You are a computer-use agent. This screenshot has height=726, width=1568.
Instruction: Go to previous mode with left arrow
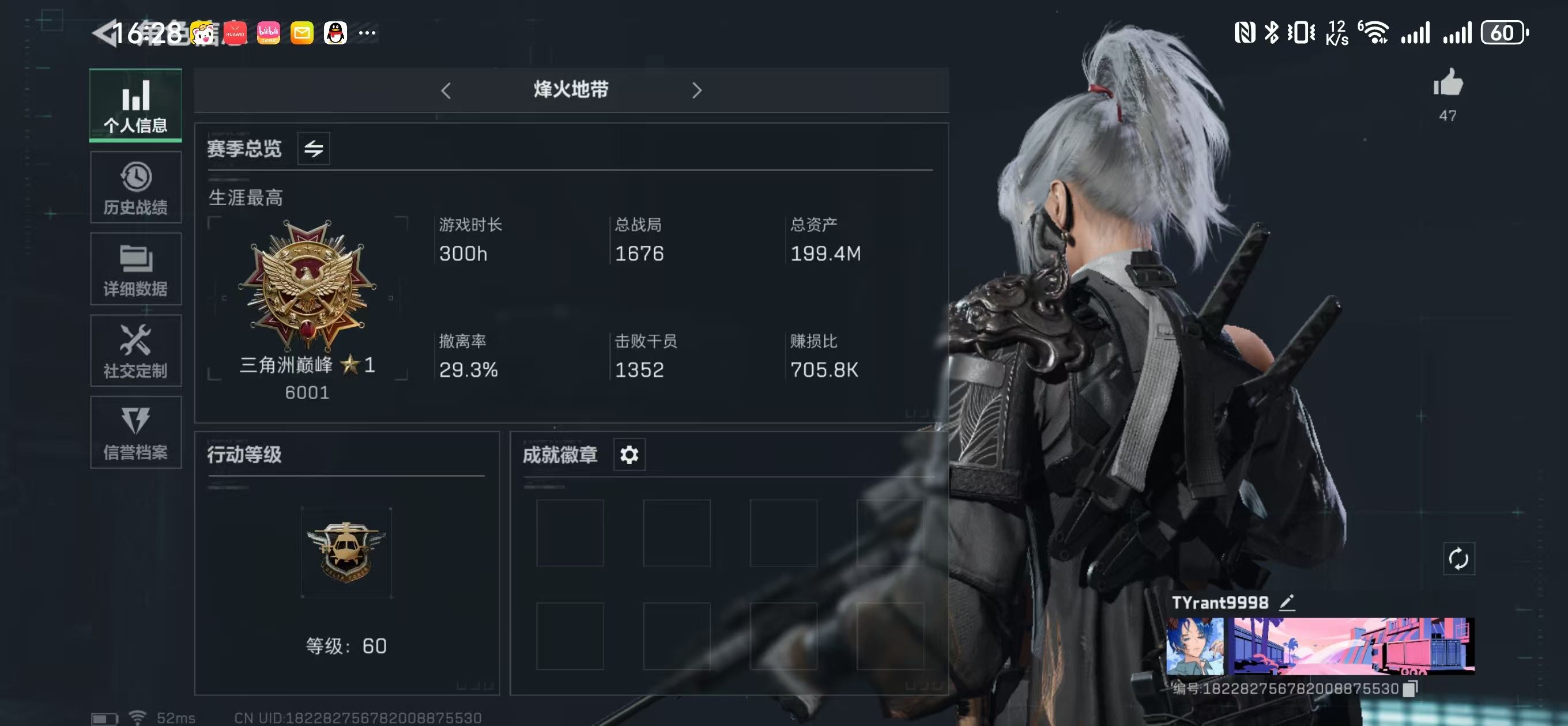pyautogui.click(x=446, y=90)
